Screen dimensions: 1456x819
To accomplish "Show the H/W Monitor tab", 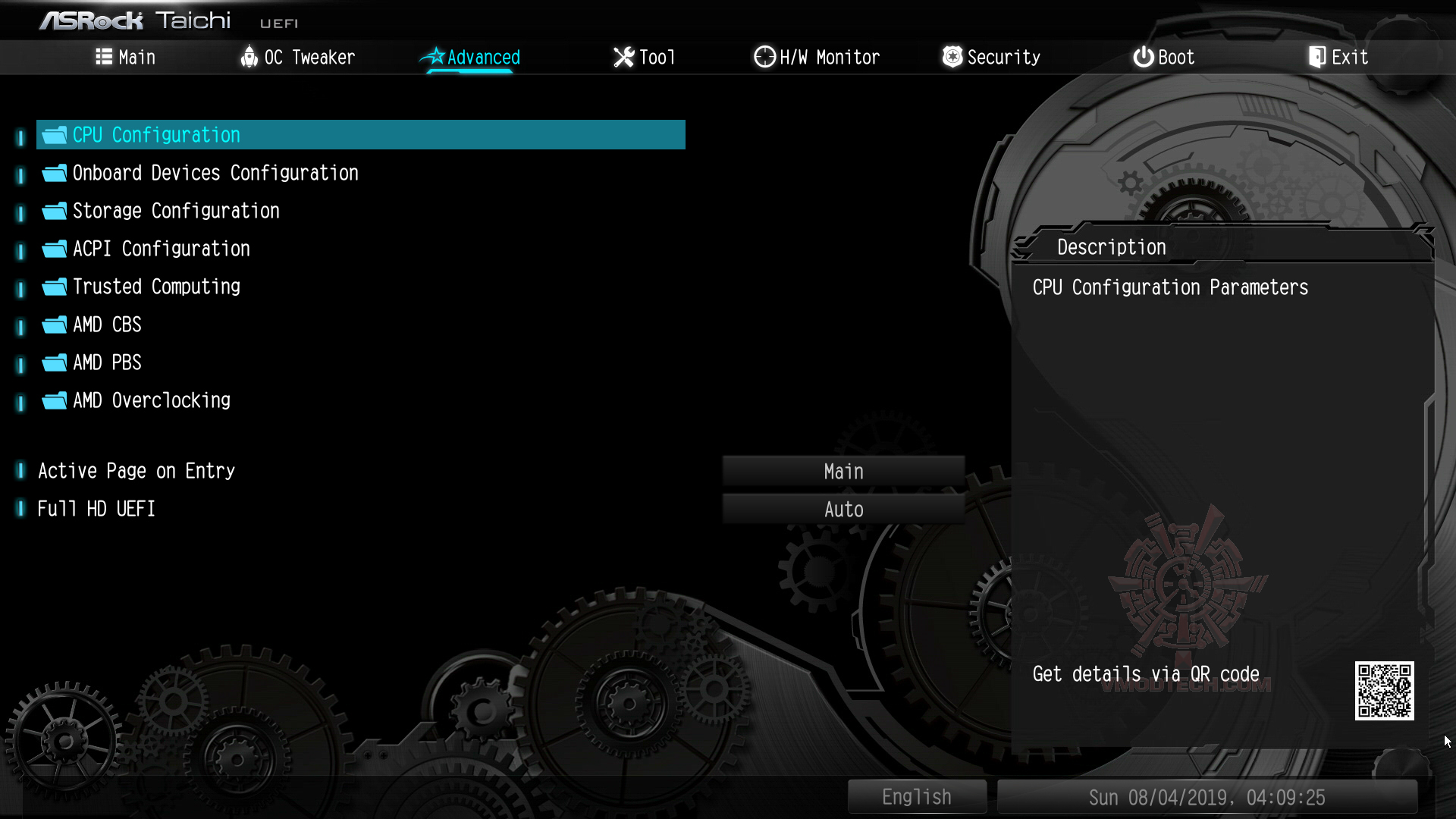I will pos(817,57).
